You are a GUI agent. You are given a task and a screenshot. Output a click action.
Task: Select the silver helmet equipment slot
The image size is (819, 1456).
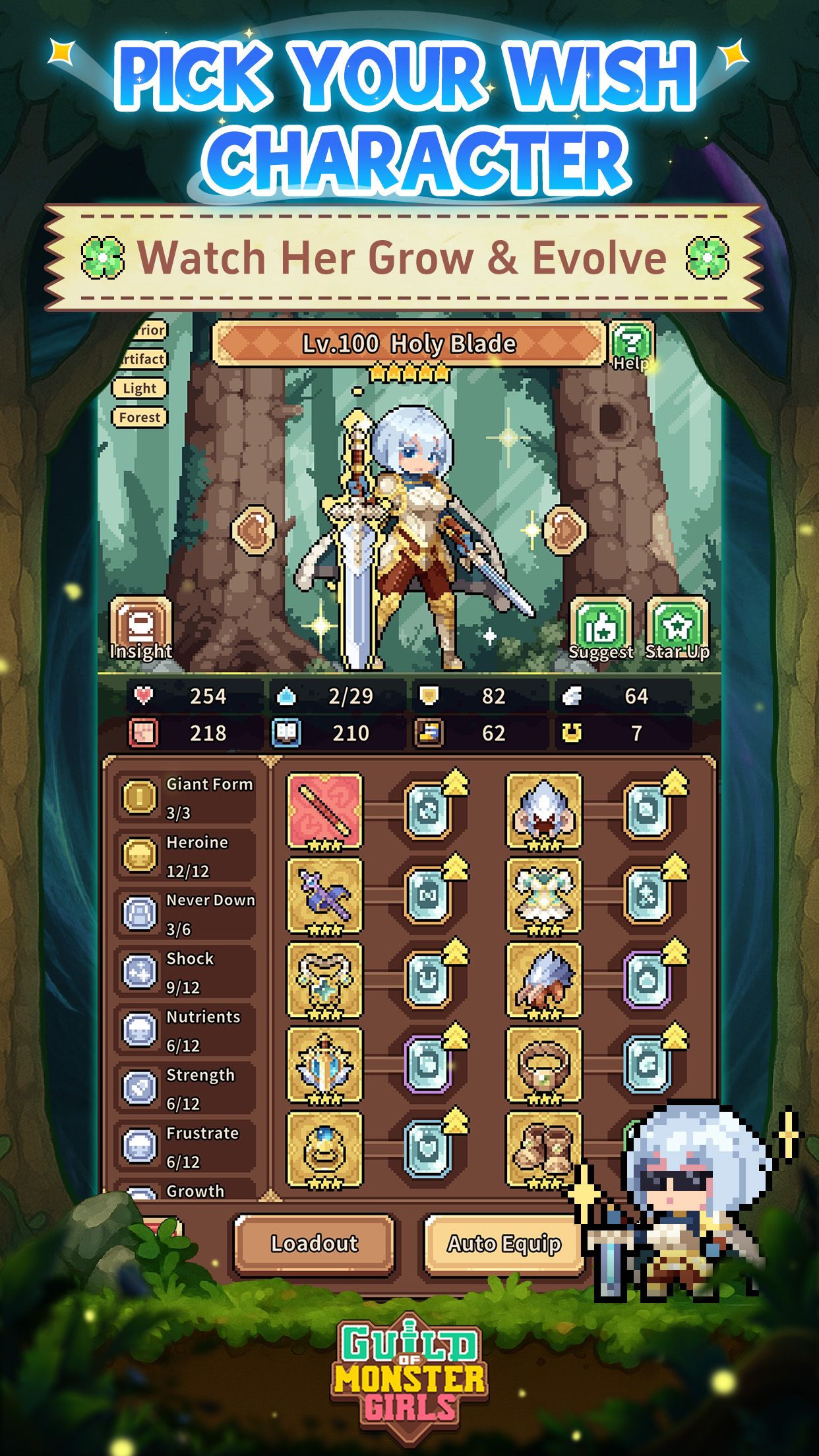pyautogui.click(x=543, y=810)
